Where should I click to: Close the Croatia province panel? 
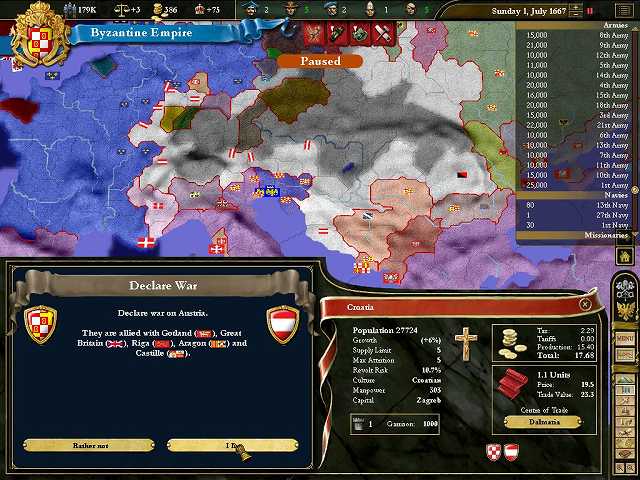tap(585, 304)
